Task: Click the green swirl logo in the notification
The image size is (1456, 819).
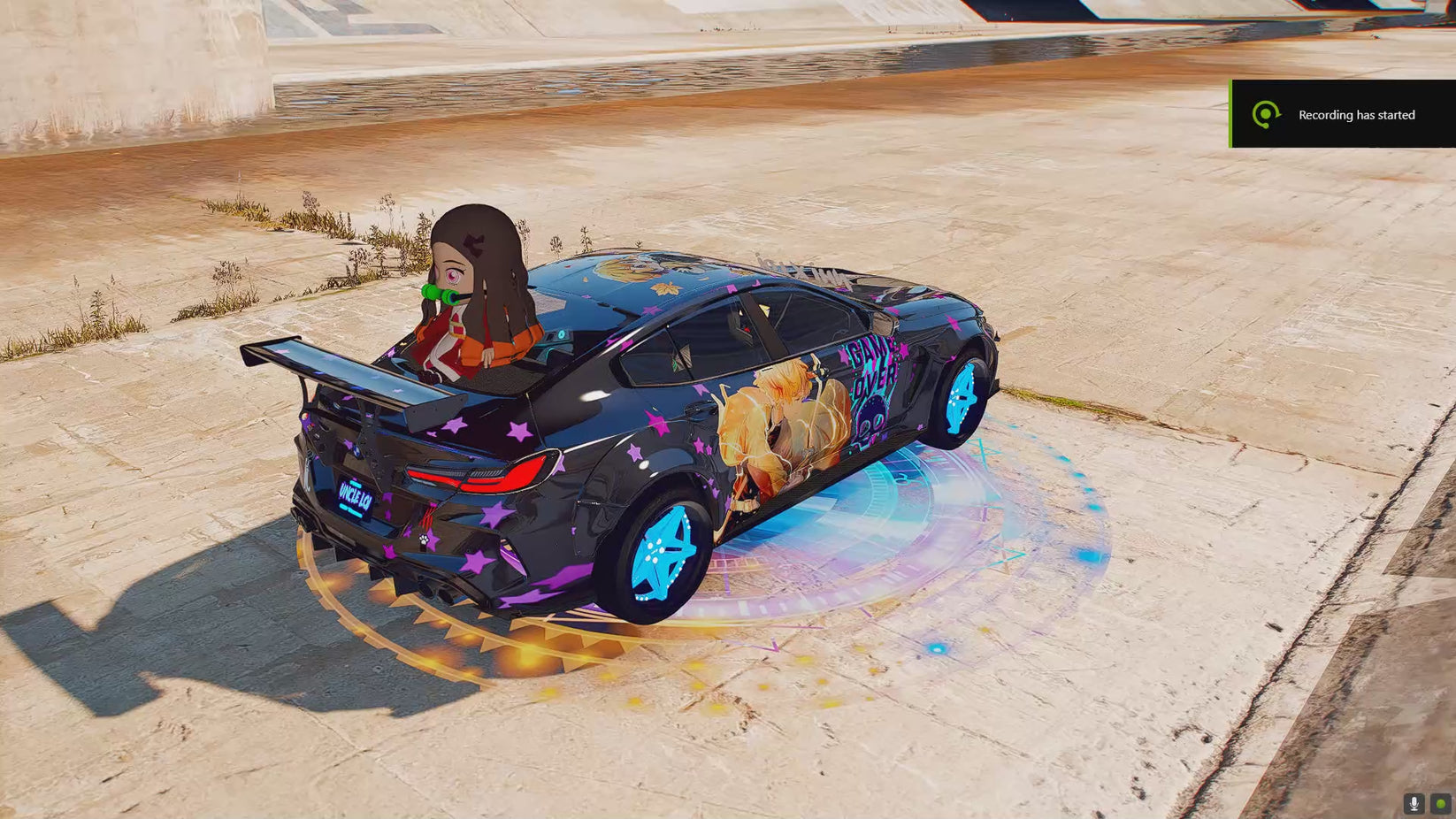Action: (1268, 115)
